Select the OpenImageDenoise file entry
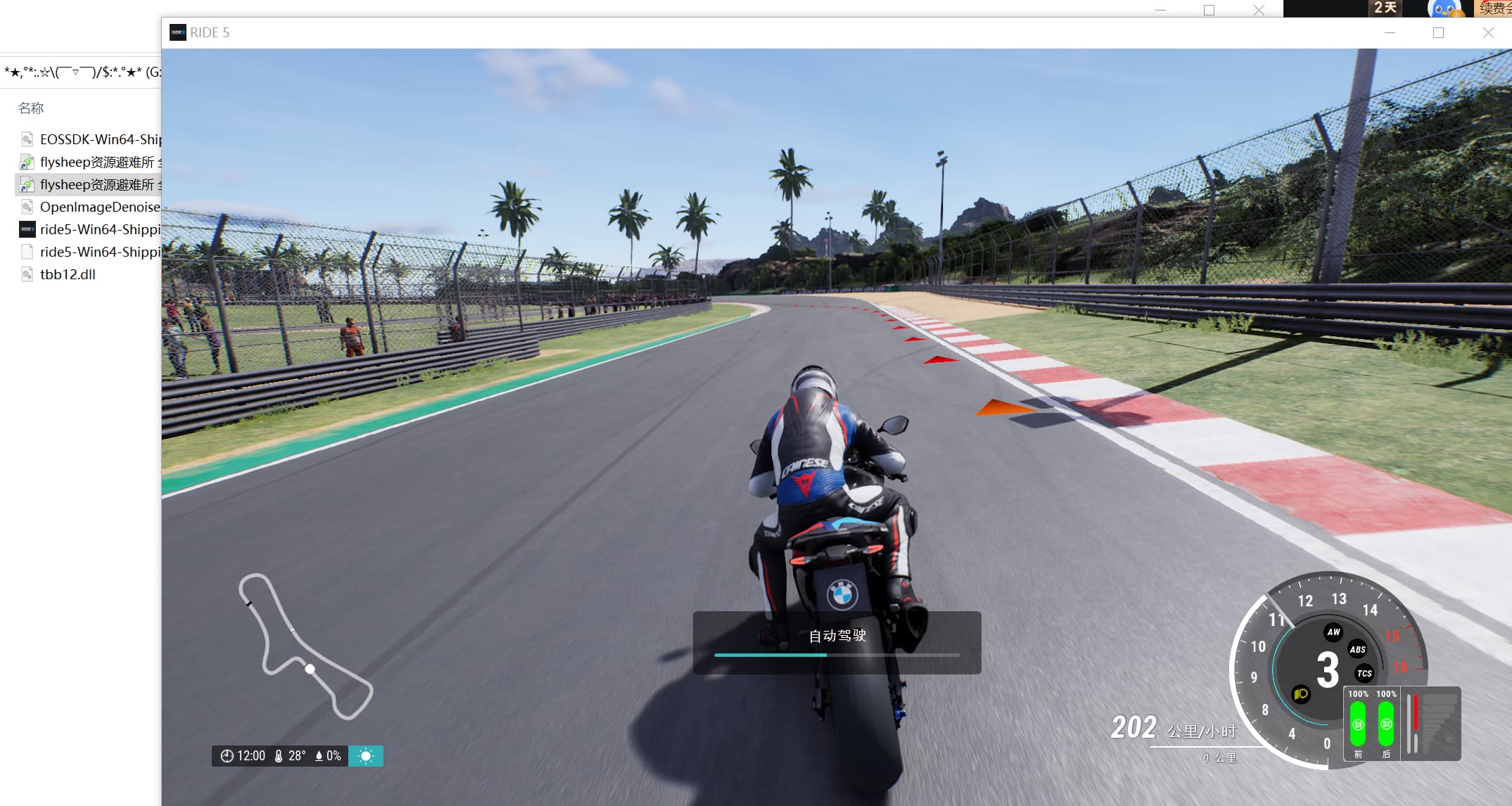The image size is (1512, 806). pos(99,207)
